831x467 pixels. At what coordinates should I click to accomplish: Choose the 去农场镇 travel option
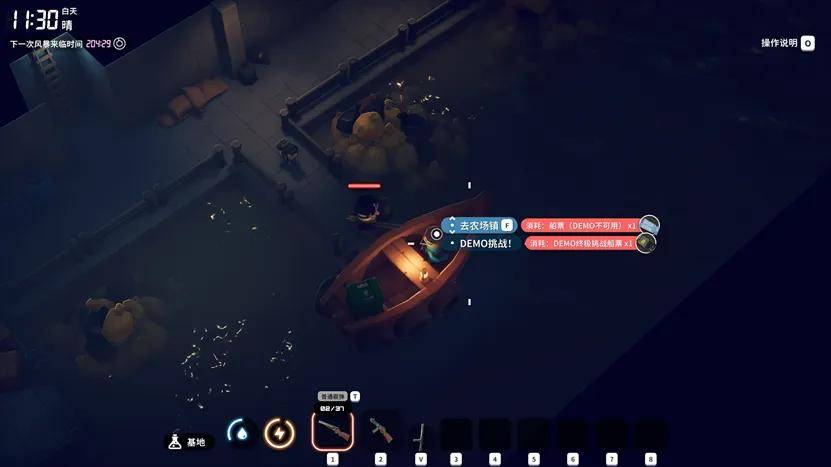click(x=479, y=226)
